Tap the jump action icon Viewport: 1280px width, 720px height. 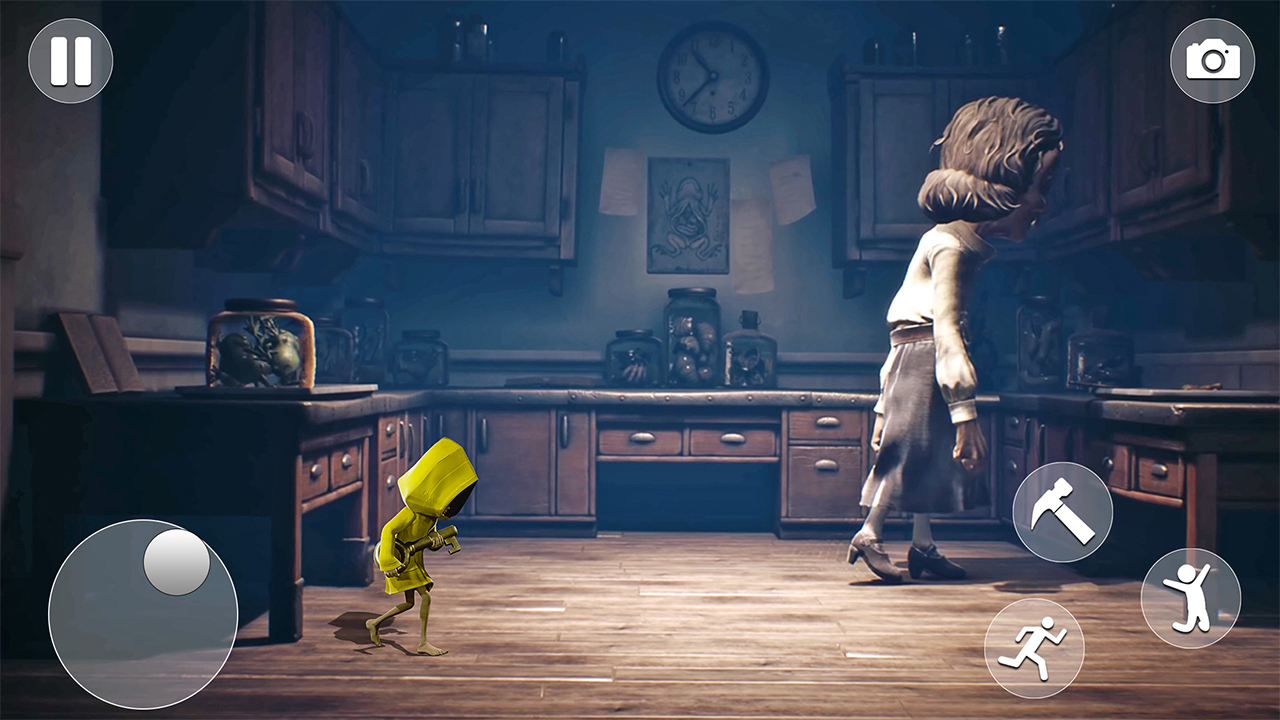1190,596
